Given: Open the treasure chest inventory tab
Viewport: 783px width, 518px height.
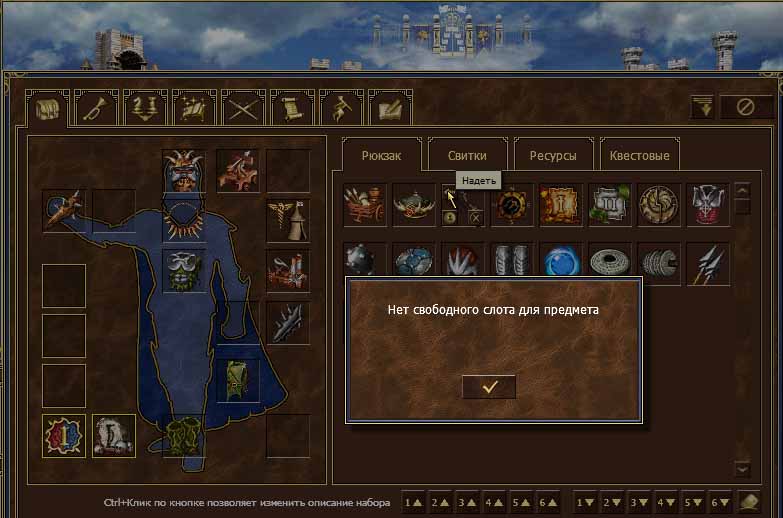Looking at the screenshot, I should (47, 108).
